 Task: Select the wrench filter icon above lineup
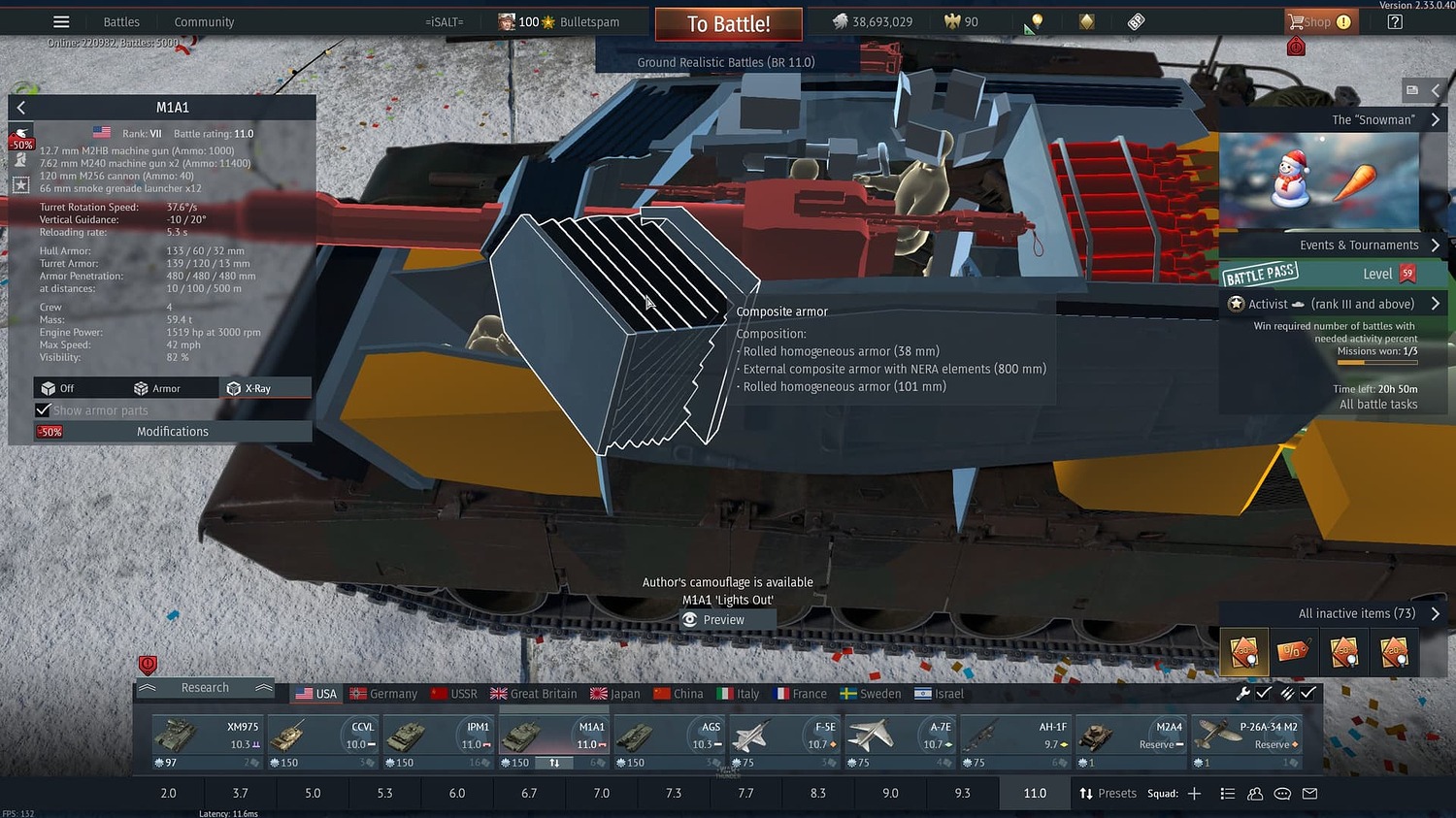pyautogui.click(x=1244, y=694)
